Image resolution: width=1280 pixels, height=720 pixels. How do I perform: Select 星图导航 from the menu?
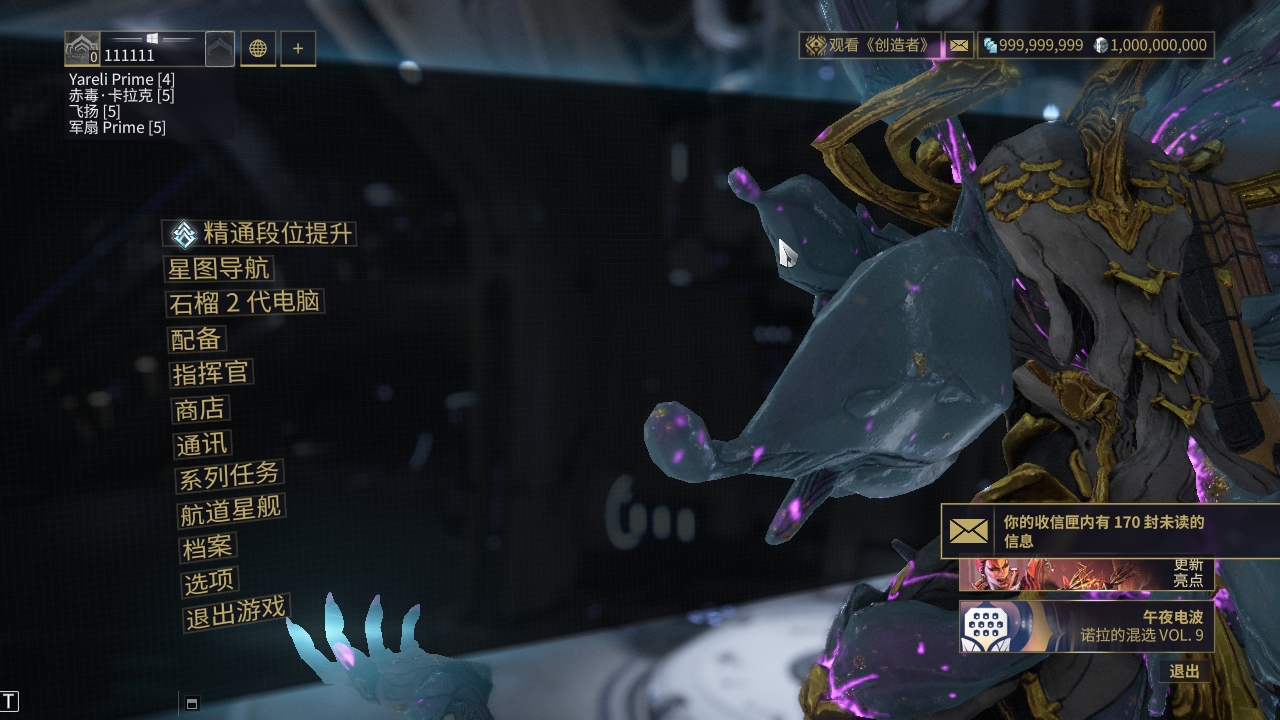(x=219, y=269)
